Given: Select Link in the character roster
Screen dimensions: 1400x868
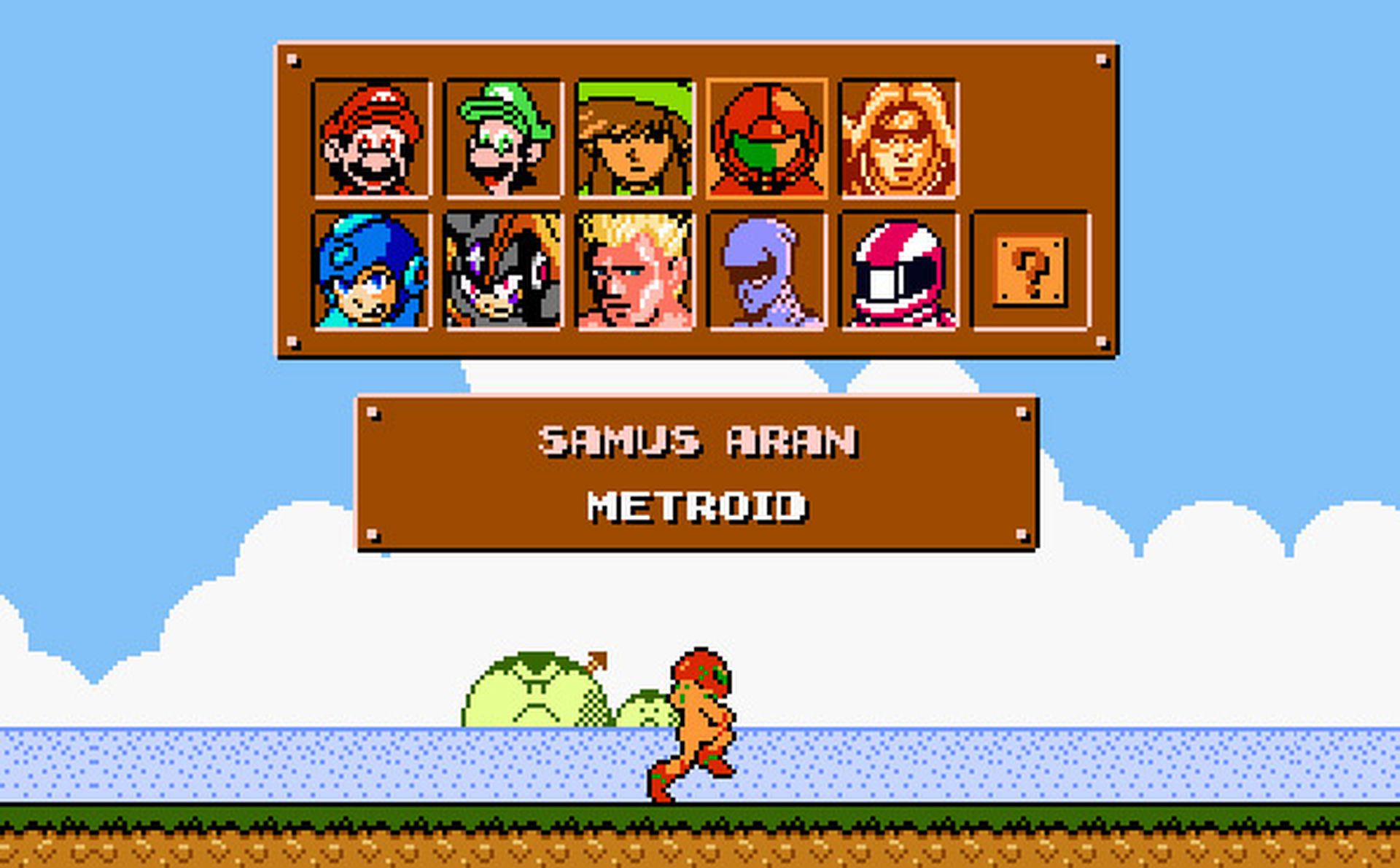Looking at the screenshot, I should tap(636, 137).
